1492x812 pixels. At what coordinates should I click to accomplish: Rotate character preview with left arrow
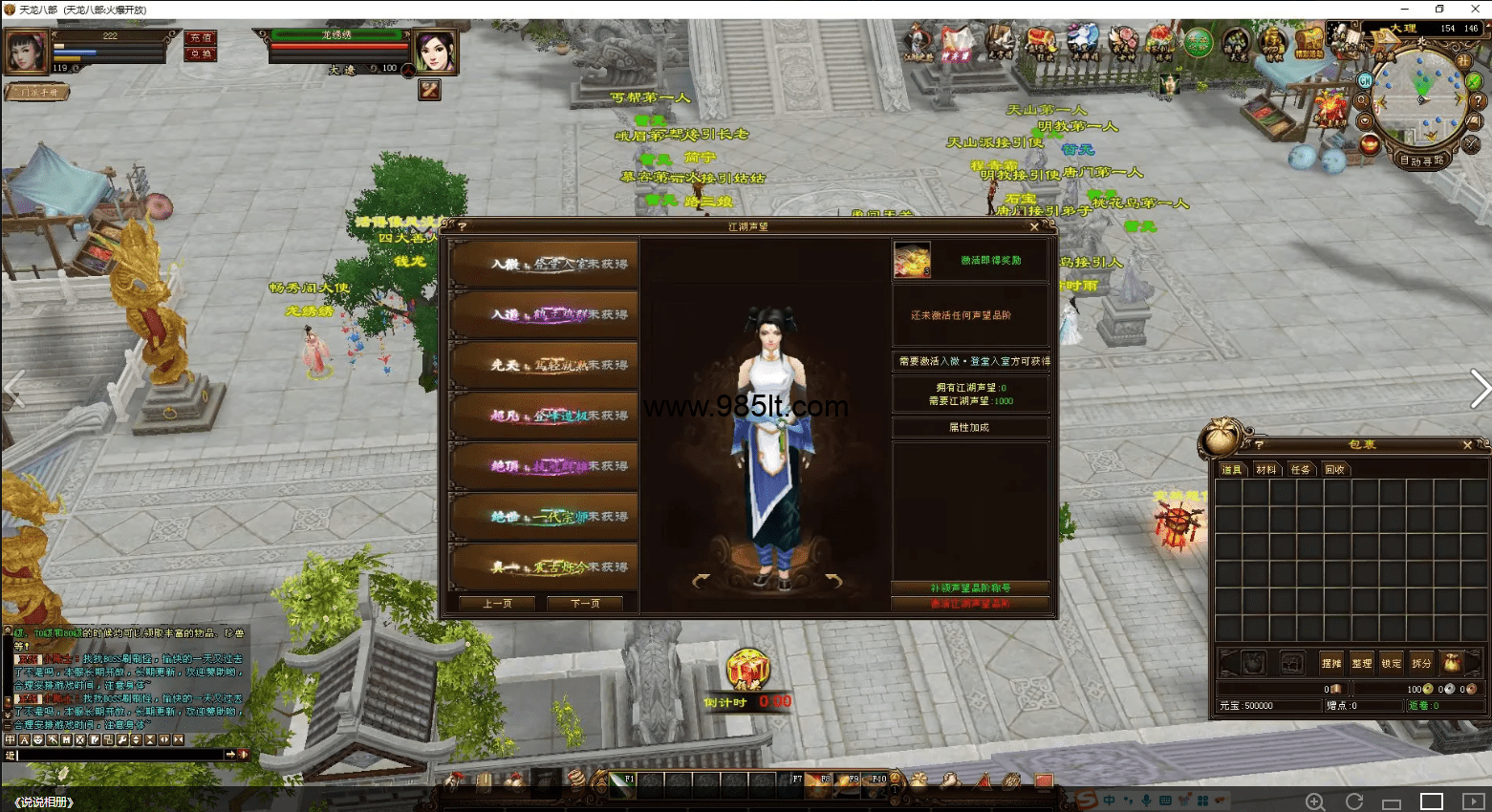pyautogui.click(x=702, y=581)
